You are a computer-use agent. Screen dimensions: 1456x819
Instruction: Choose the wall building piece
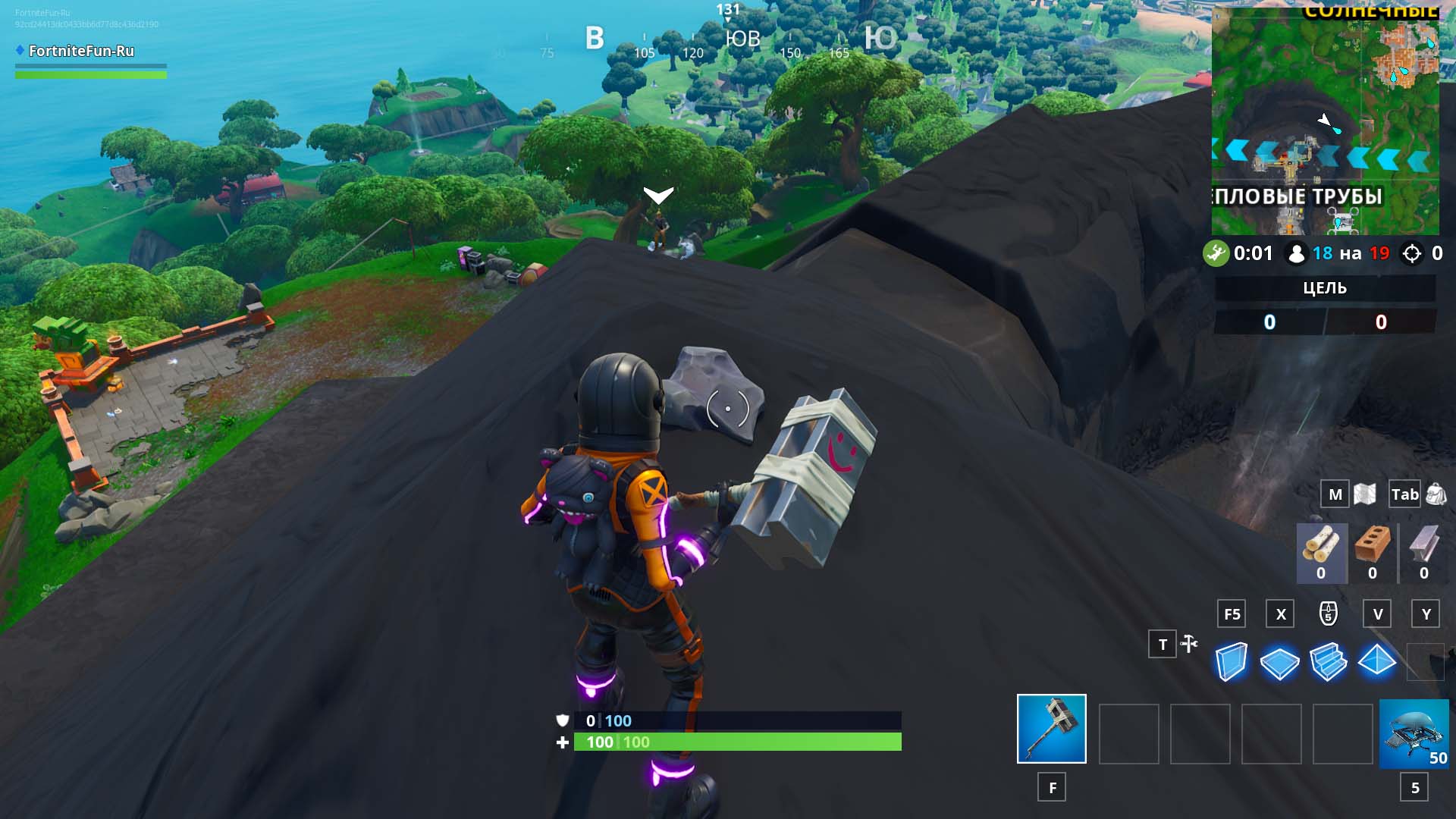[x=1231, y=661]
